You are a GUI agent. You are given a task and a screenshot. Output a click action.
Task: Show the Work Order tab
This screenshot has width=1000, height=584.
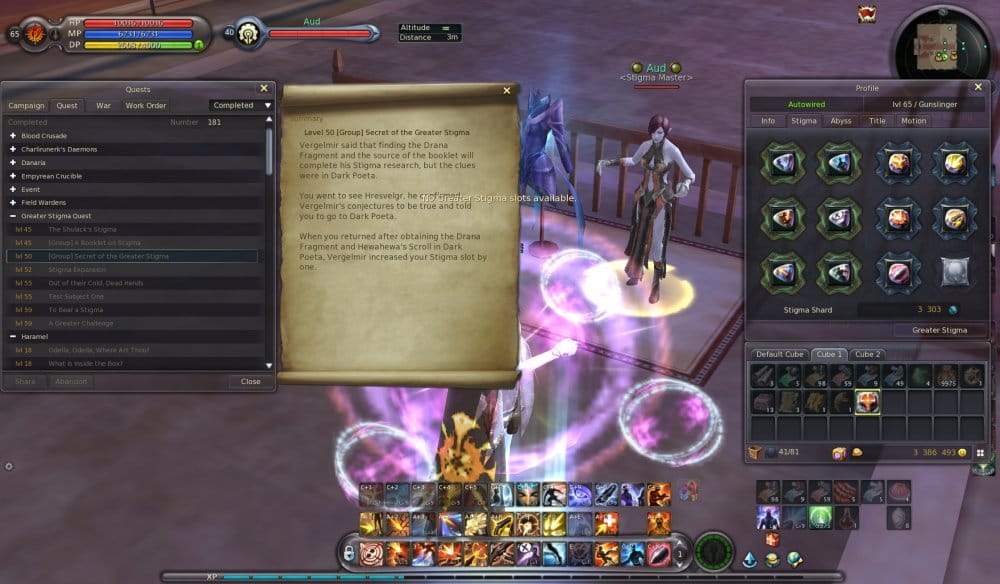tap(146, 105)
